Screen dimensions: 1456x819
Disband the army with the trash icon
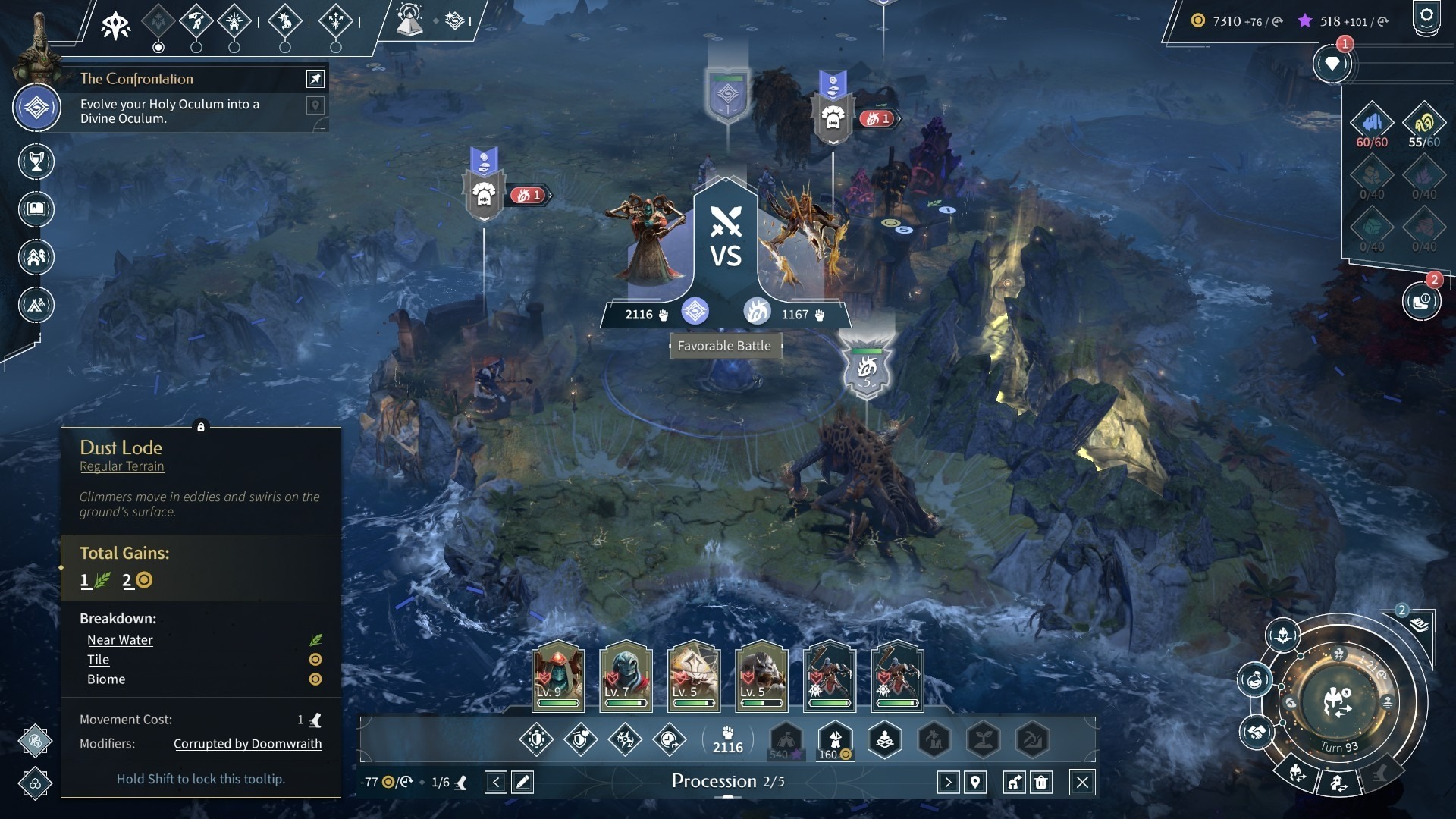point(1041,782)
